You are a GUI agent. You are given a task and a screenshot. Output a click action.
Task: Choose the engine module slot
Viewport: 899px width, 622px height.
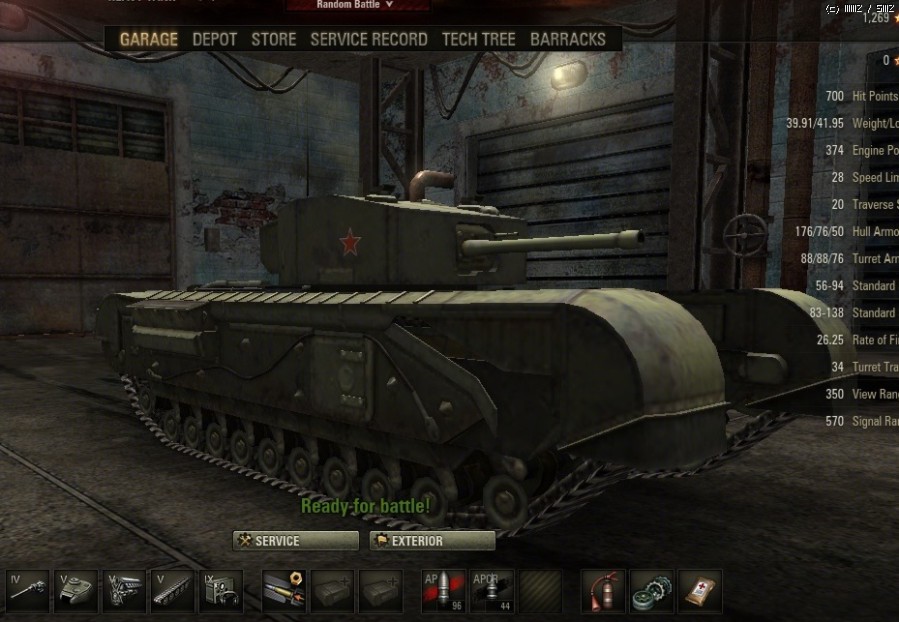pyautogui.click(x=125, y=591)
